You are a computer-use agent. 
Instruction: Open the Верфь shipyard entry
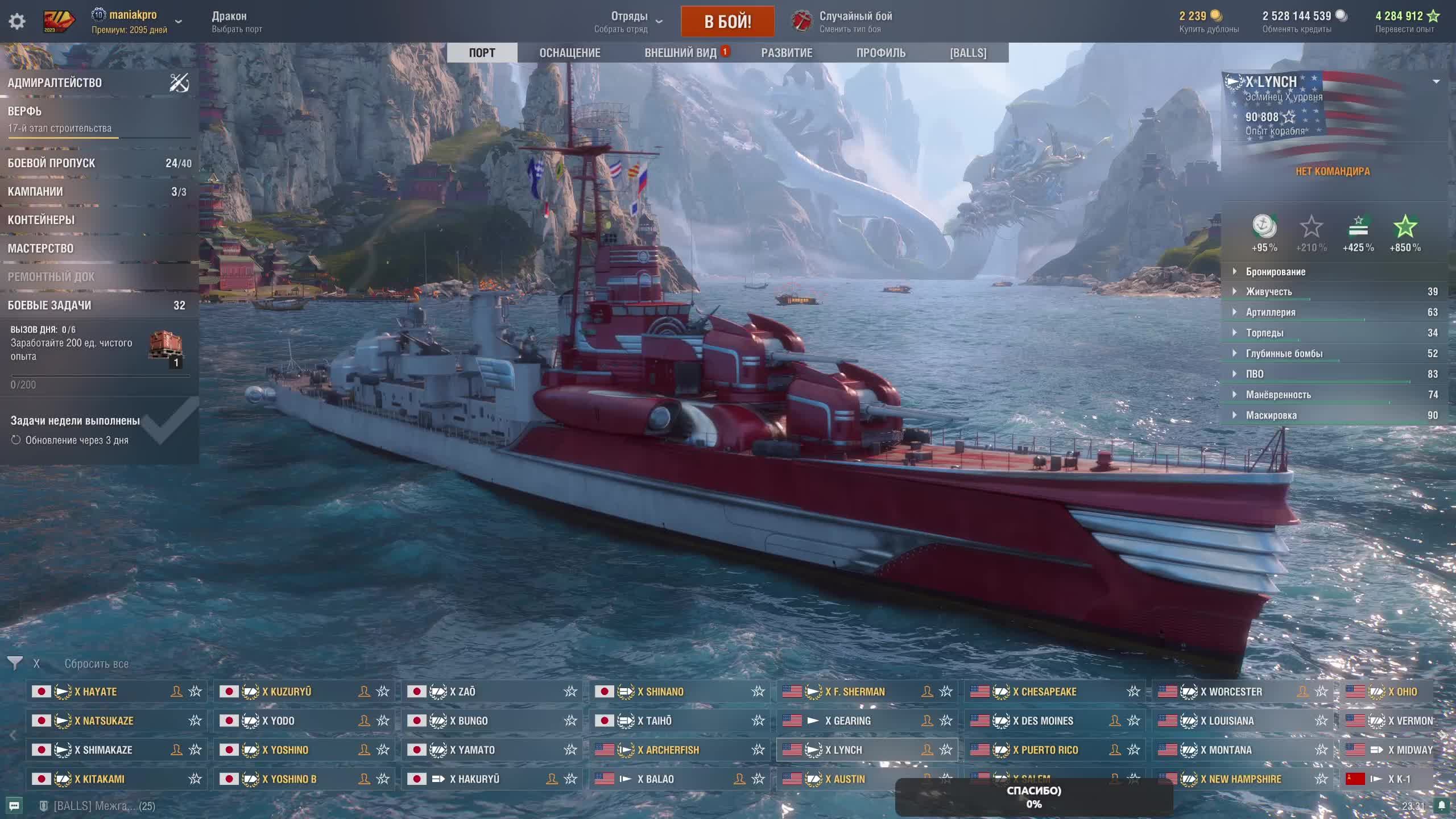(25, 111)
